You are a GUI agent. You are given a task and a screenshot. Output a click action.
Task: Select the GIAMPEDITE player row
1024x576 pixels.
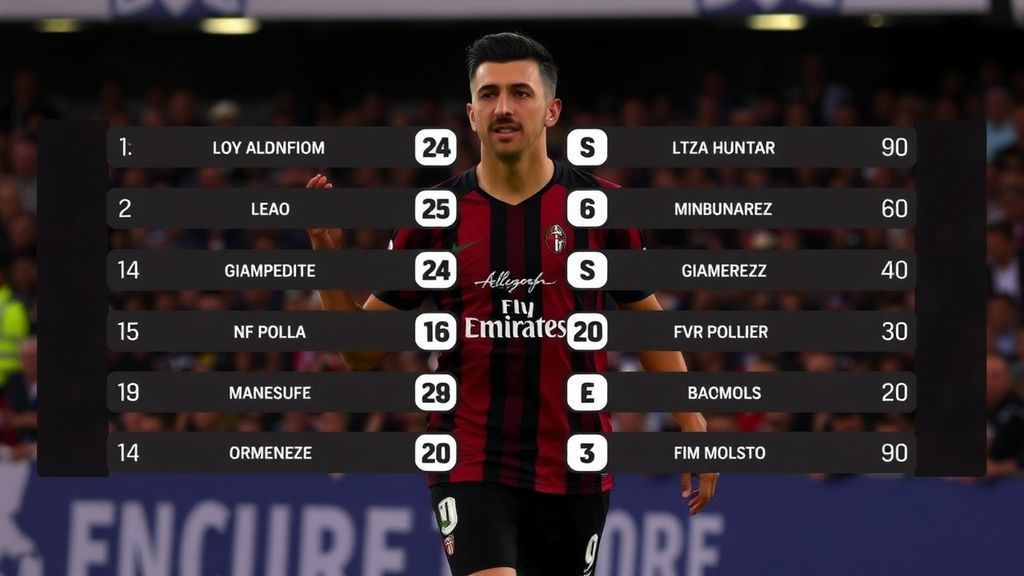pyautogui.click(x=270, y=270)
